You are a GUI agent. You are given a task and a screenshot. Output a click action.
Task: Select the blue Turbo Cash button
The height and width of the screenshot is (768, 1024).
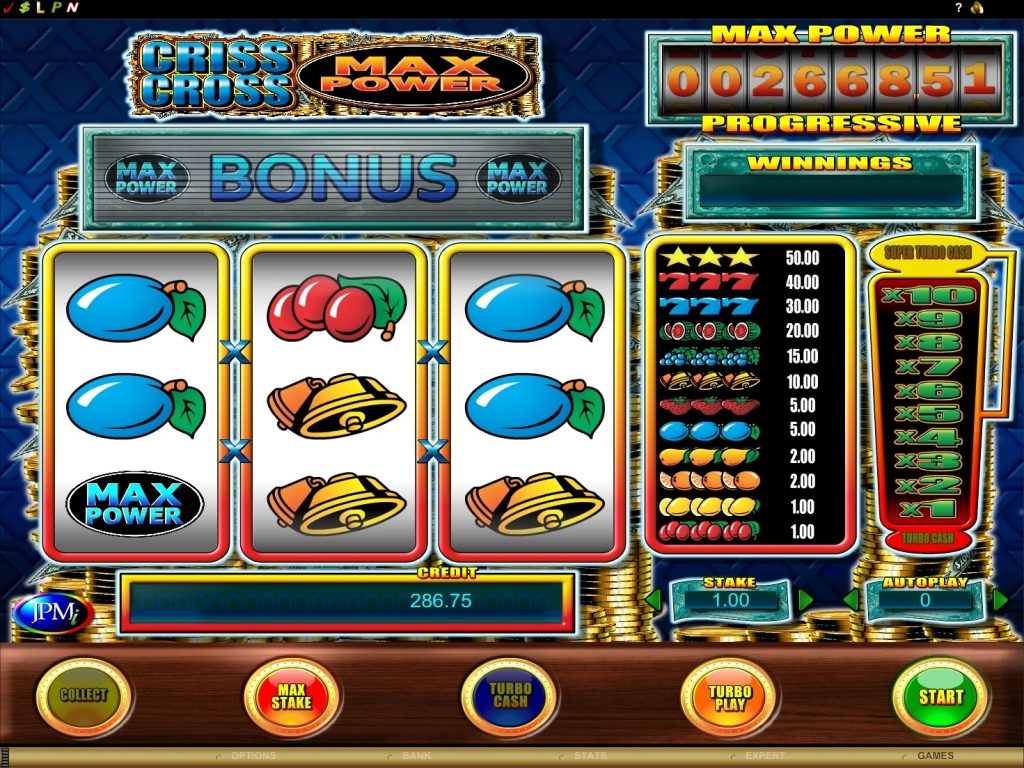pos(510,696)
